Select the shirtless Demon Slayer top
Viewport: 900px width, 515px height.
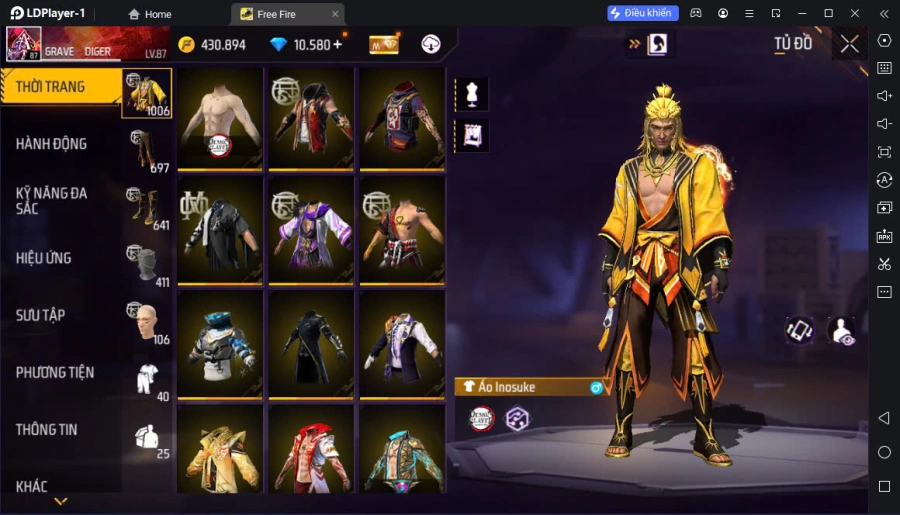(x=220, y=118)
